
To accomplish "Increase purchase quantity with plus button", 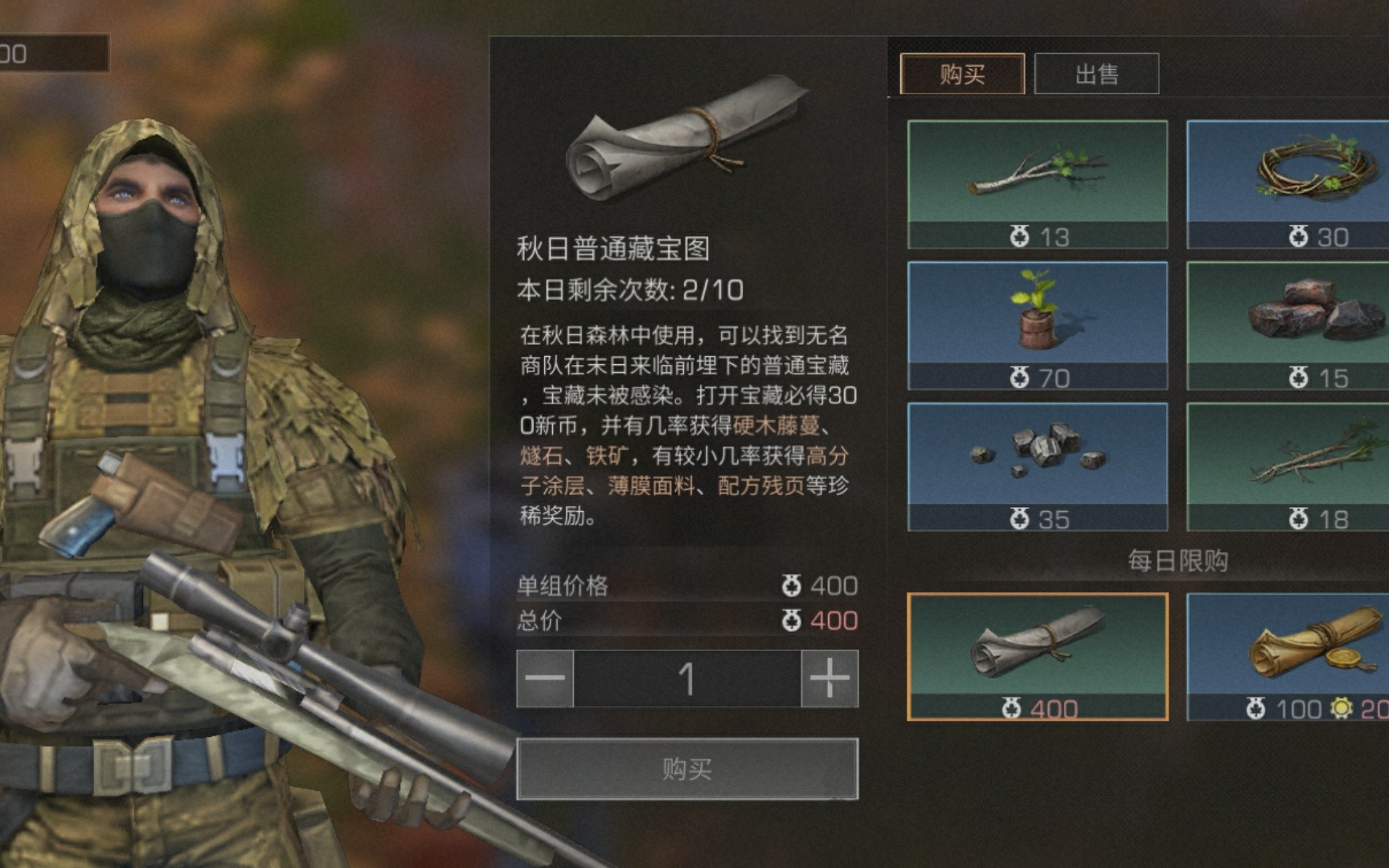I will pos(830,678).
